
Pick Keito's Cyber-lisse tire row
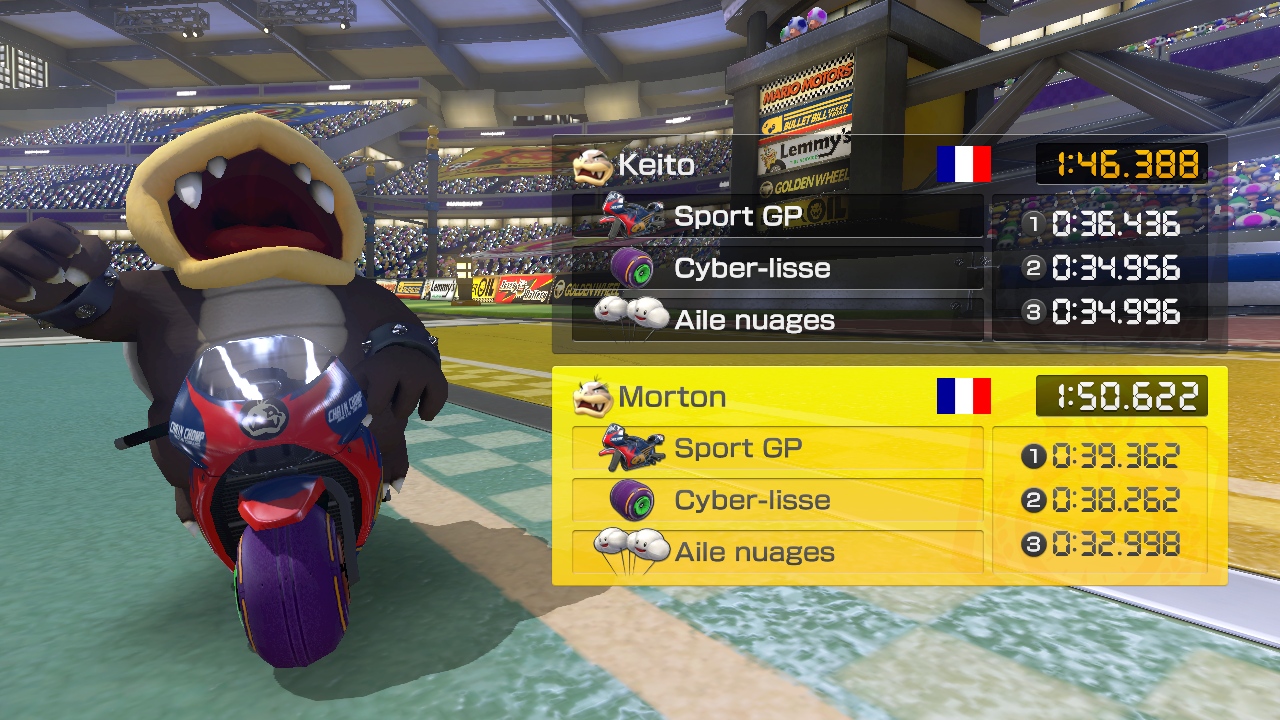click(777, 268)
